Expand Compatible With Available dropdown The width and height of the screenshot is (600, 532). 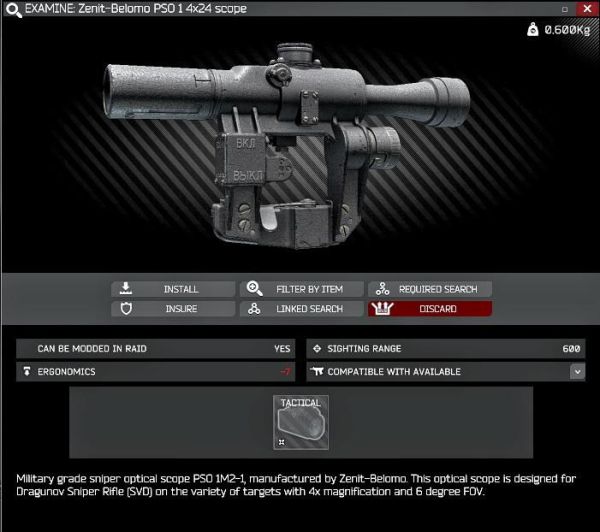coord(577,371)
